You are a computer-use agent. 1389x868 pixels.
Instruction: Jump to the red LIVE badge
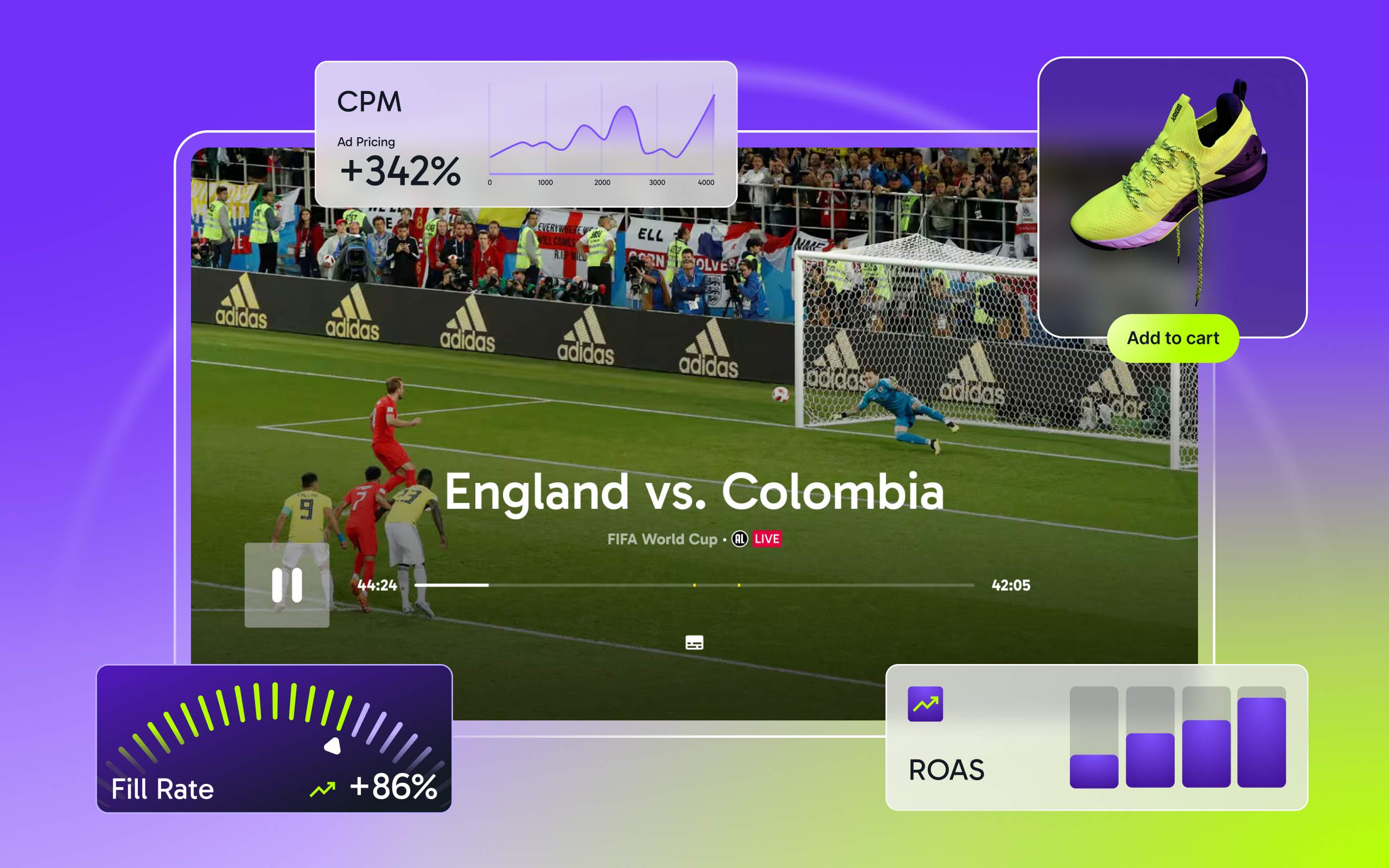pos(766,539)
